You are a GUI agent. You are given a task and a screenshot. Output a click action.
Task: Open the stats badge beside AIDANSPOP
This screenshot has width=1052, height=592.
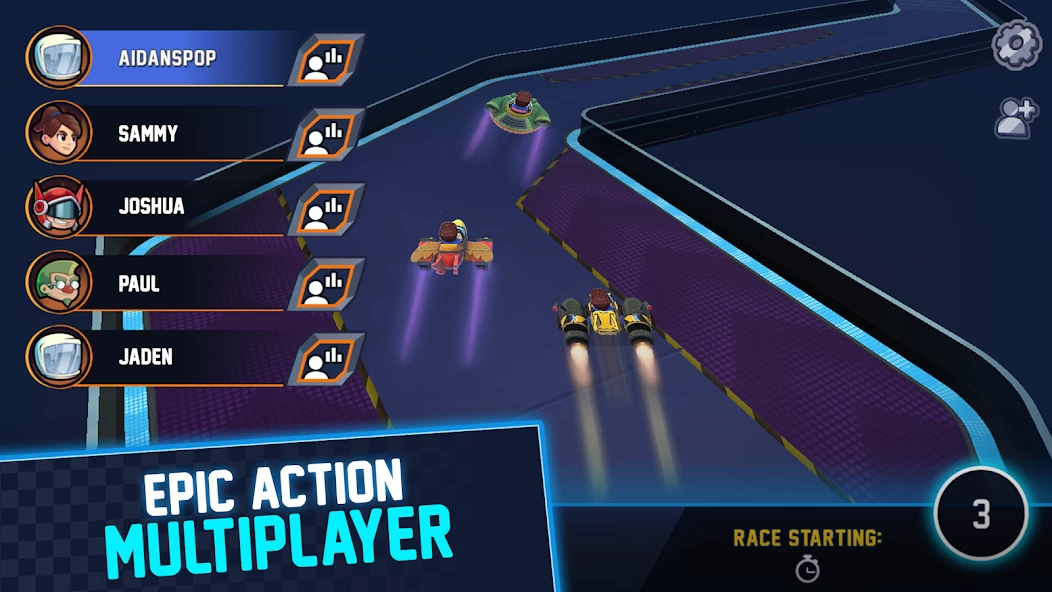point(326,60)
